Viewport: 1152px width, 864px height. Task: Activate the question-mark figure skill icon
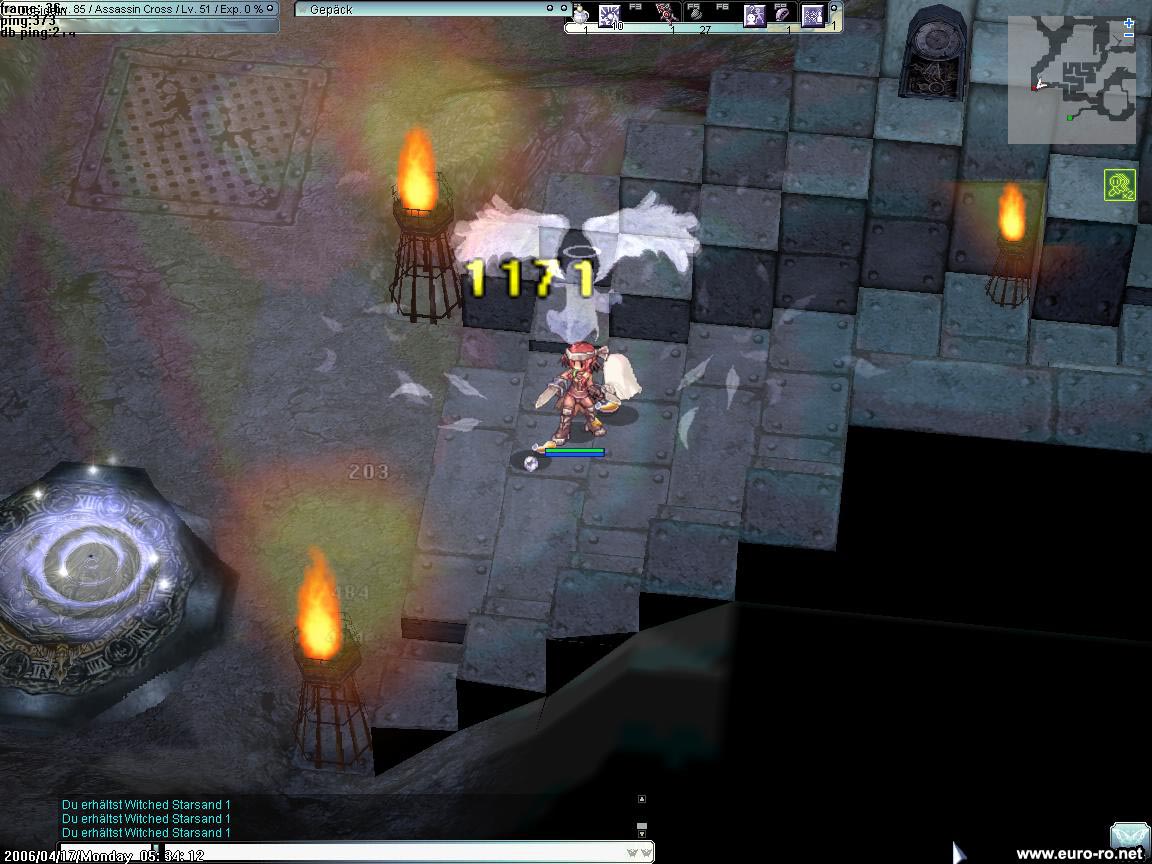754,15
